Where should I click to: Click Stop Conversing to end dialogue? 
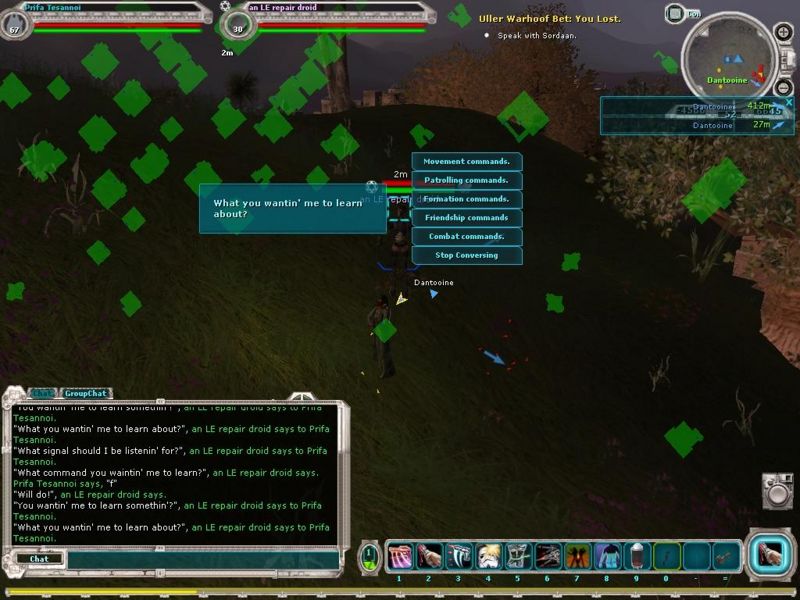coord(466,256)
